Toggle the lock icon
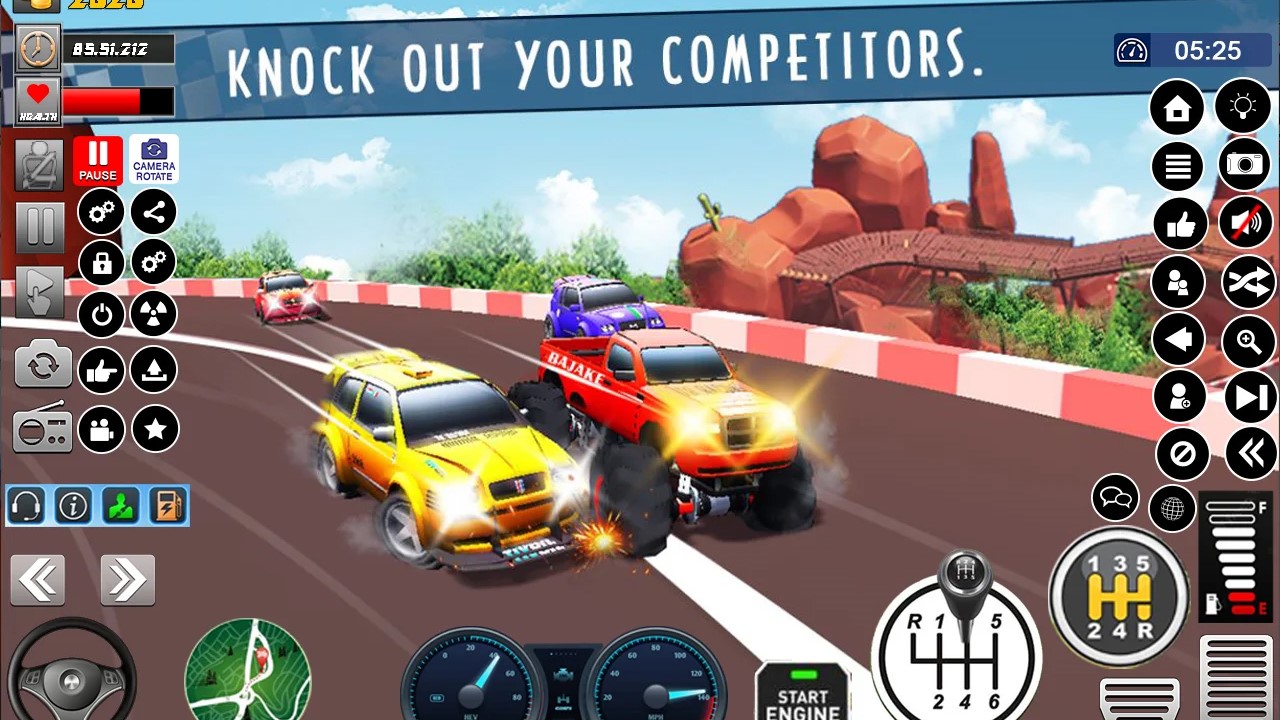This screenshot has height=720, width=1280. click(x=100, y=262)
